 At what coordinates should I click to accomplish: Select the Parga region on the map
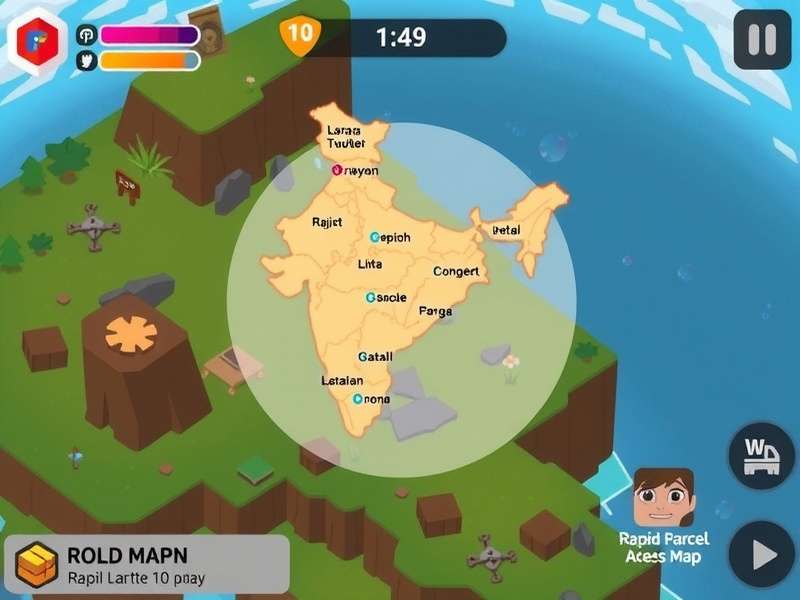coord(435,311)
